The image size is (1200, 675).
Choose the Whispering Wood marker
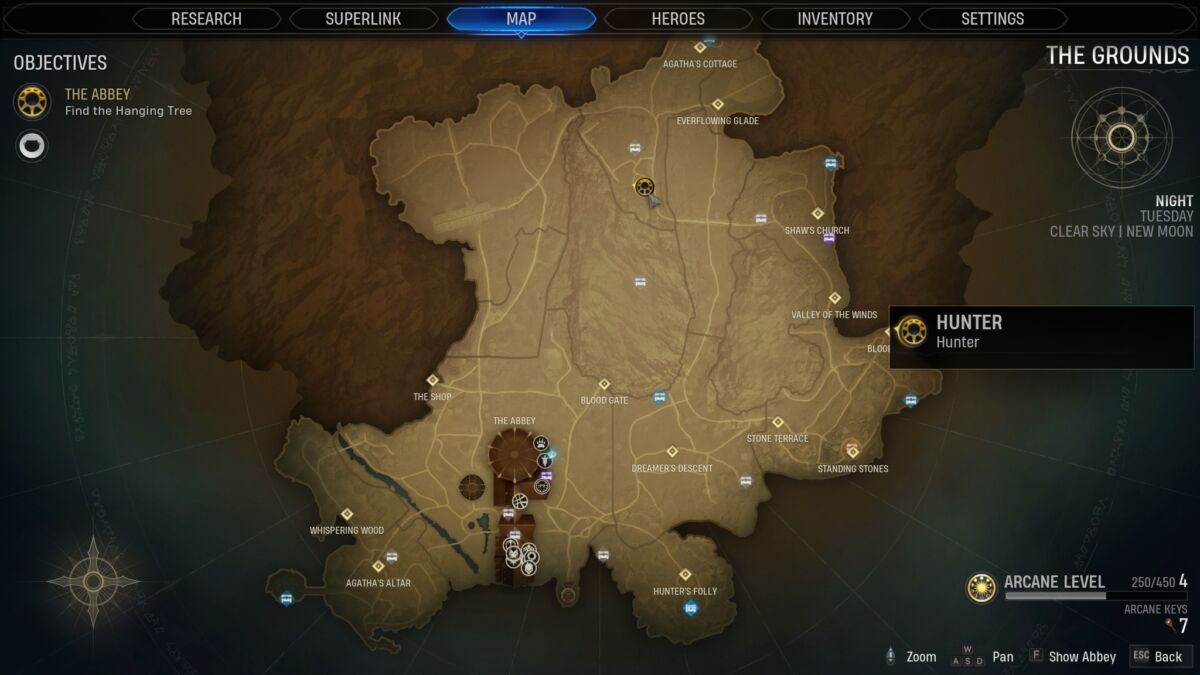[347, 514]
